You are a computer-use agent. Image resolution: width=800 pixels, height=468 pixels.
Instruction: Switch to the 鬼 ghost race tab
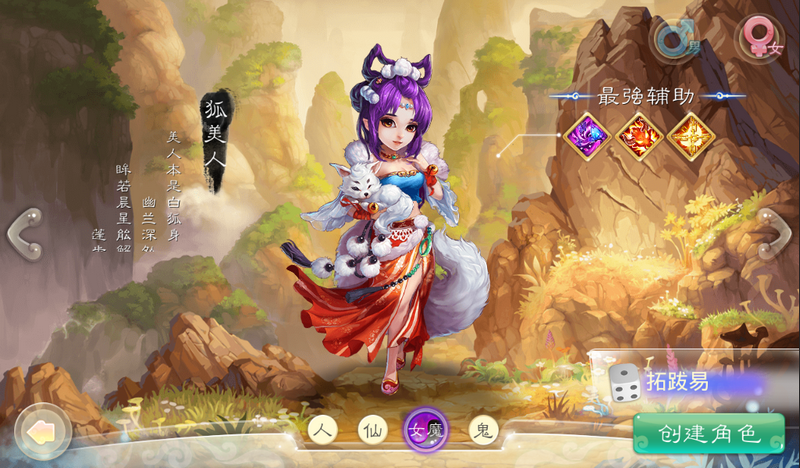click(x=484, y=431)
